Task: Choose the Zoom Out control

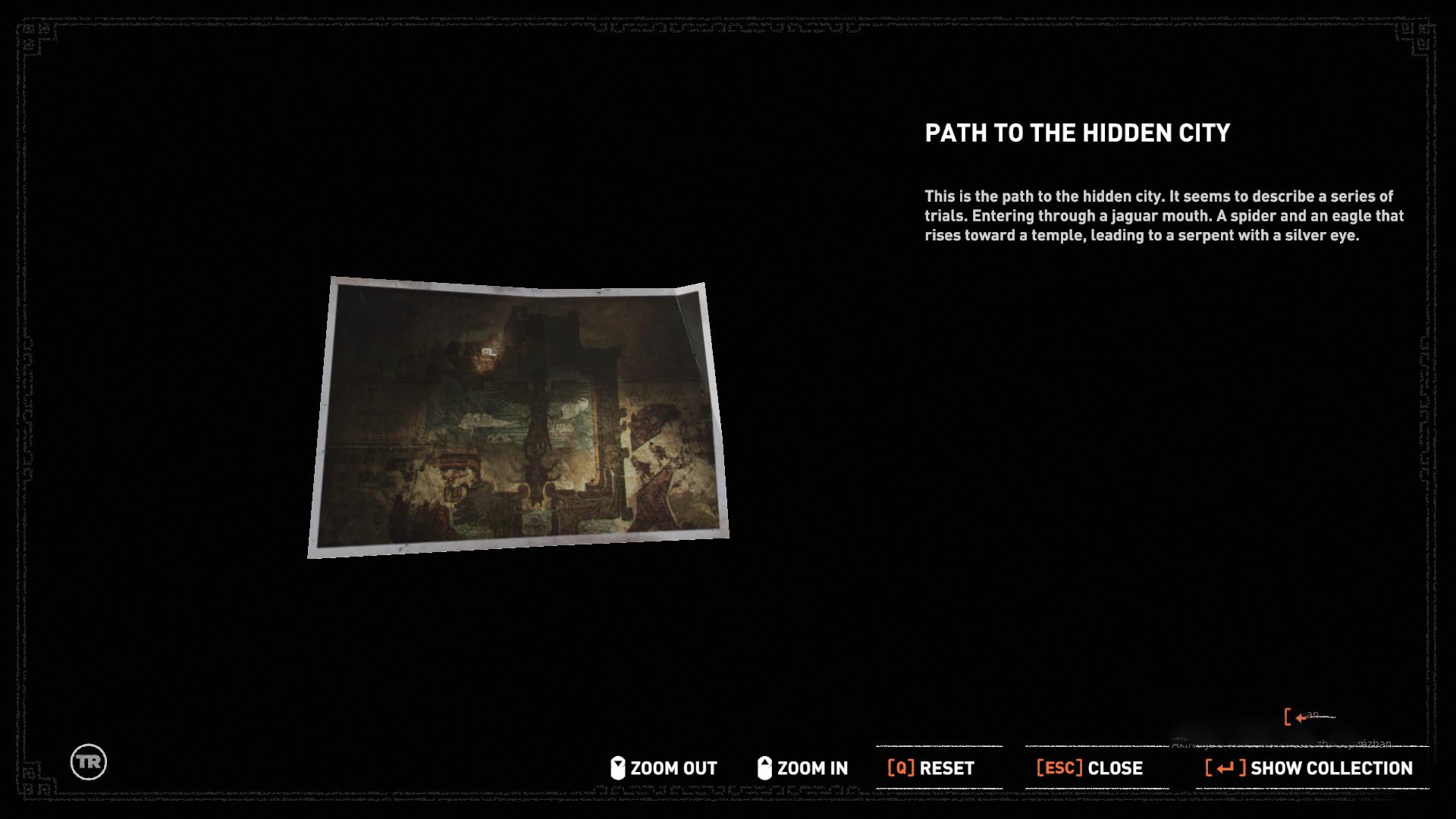Action: pyautogui.click(x=664, y=768)
